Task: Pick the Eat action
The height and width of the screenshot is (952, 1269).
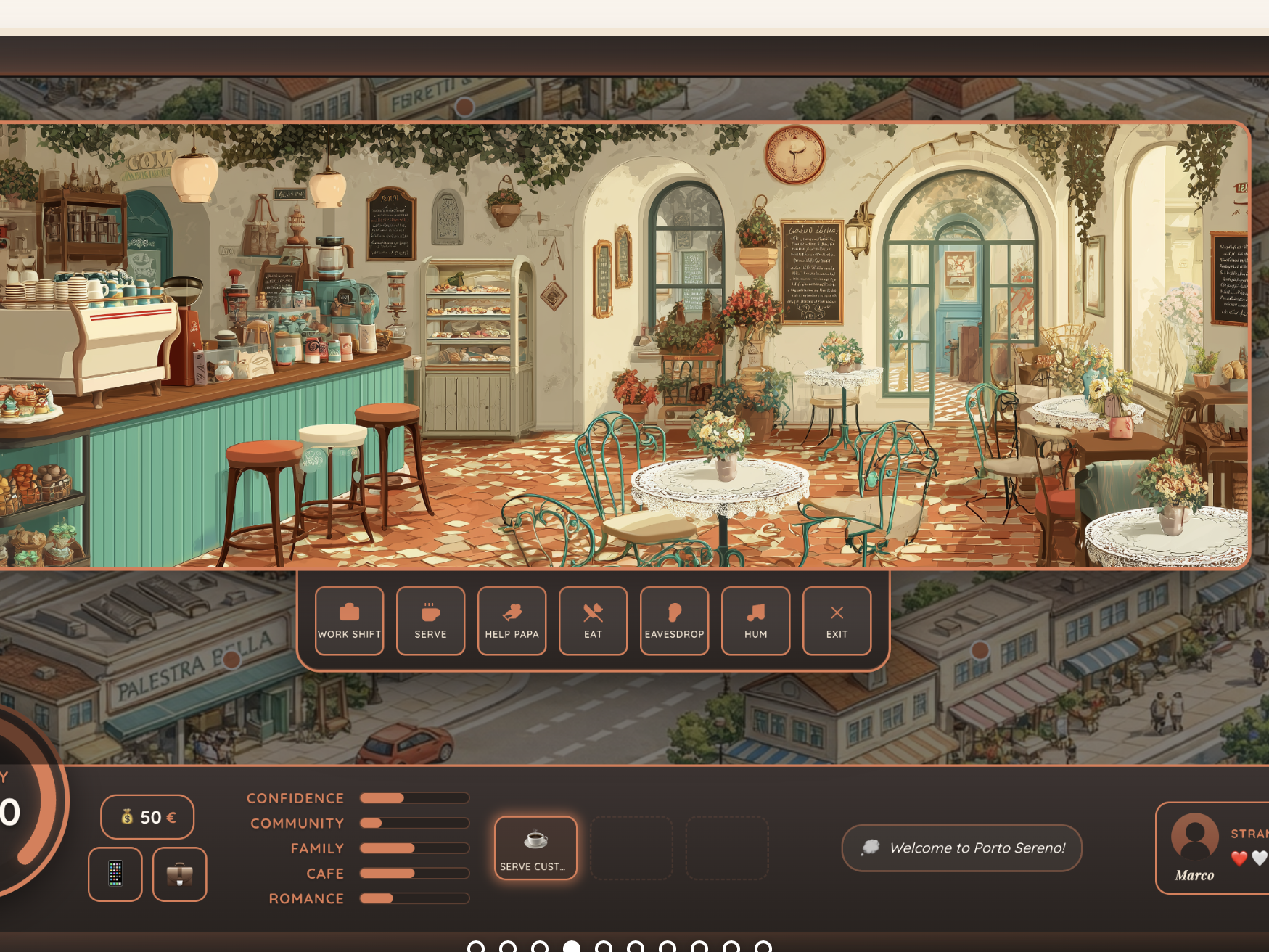Action: coord(593,620)
